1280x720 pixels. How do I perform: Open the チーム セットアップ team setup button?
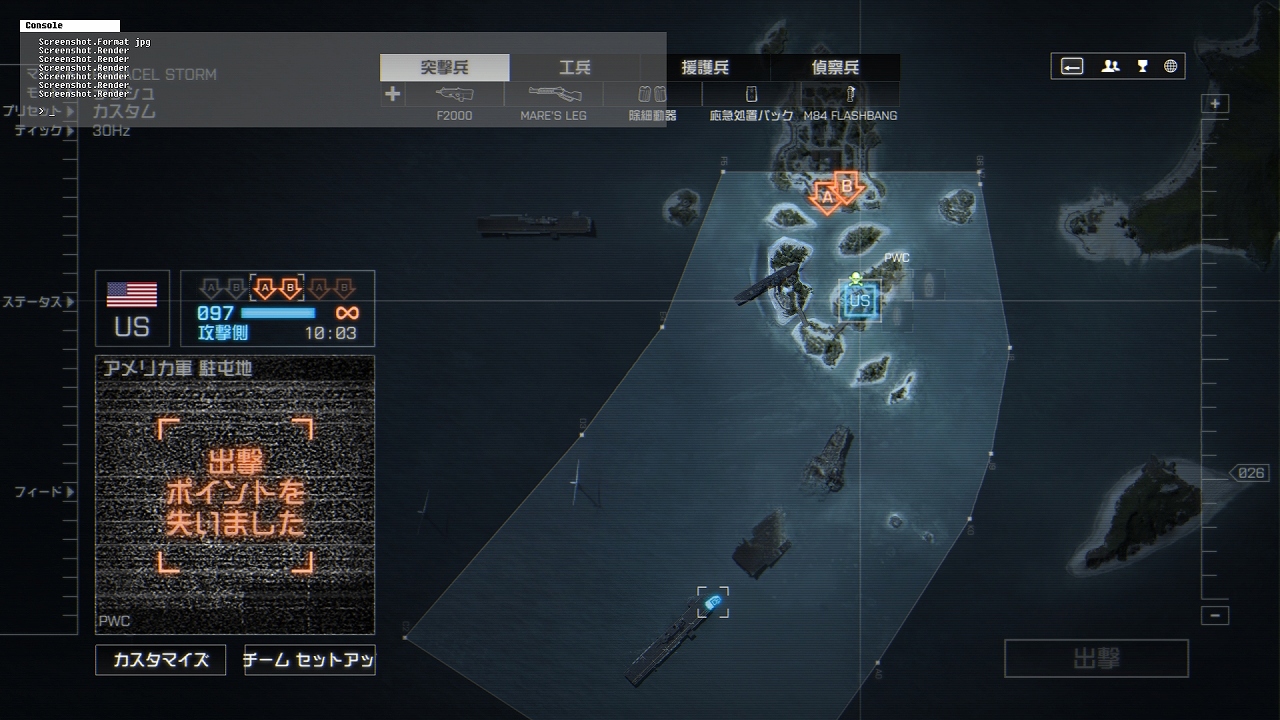(x=310, y=660)
